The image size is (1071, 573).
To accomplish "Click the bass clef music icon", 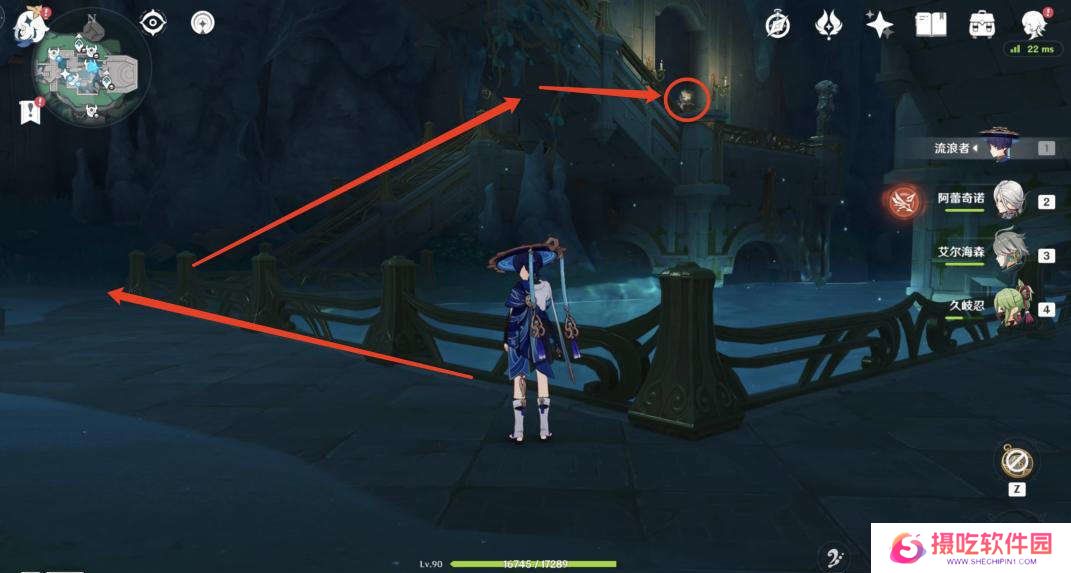I will click(x=831, y=558).
